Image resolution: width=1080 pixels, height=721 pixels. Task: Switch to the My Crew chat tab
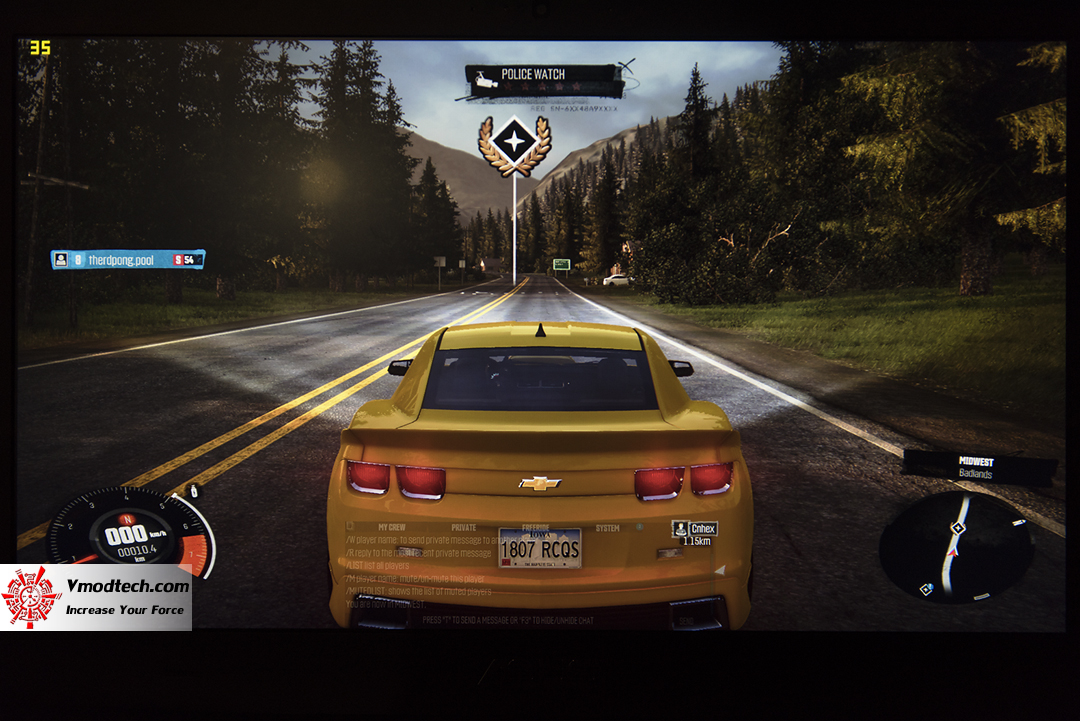point(392,527)
